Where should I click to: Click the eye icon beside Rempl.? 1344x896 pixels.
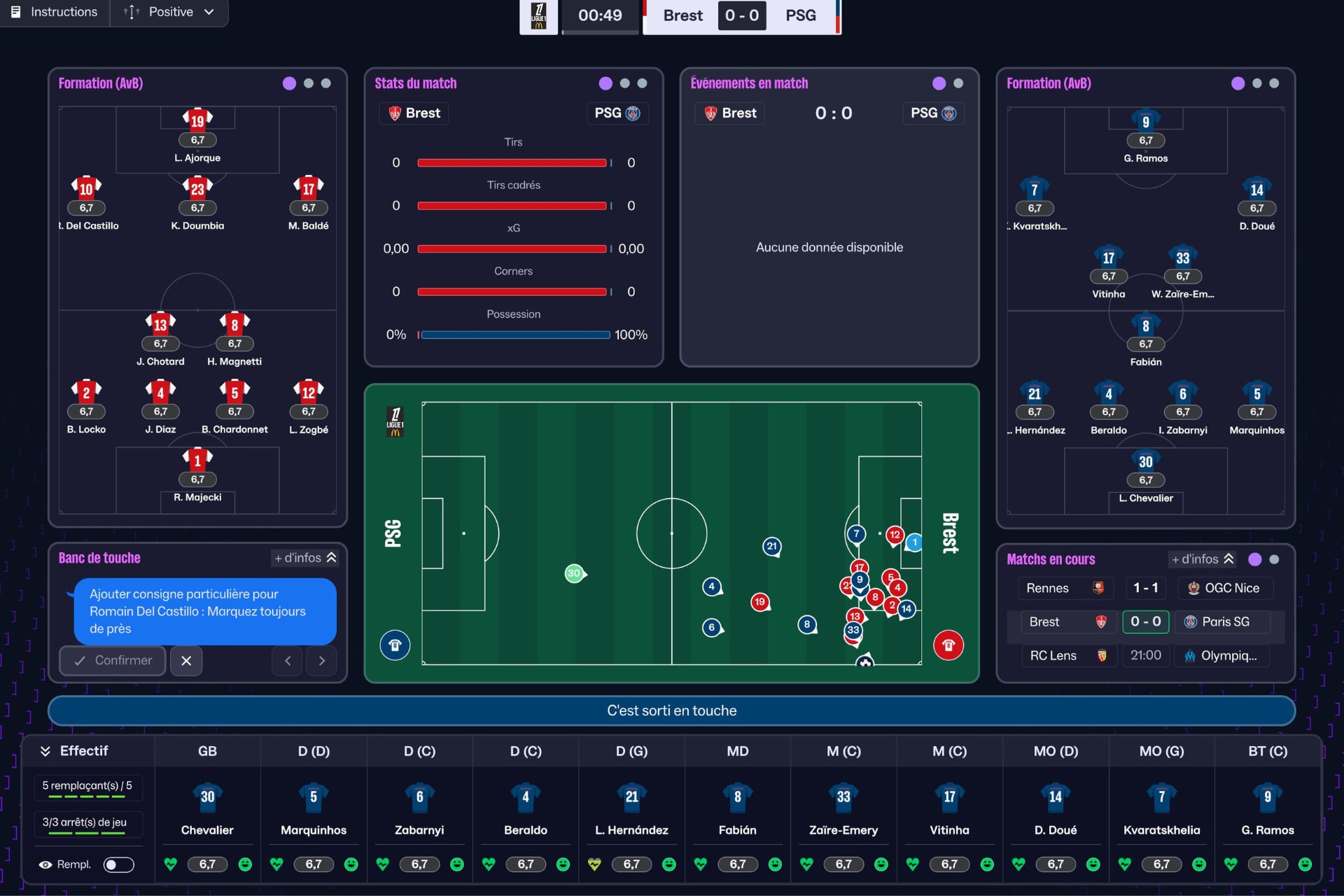(46, 864)
